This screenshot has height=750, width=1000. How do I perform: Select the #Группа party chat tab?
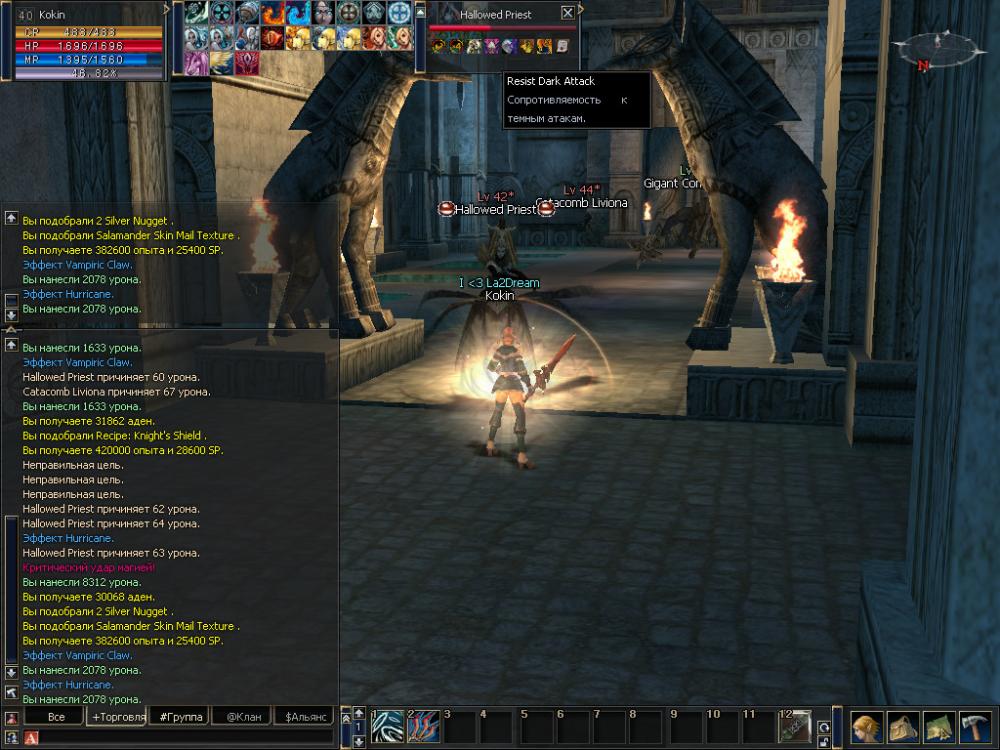click(x=181, y=717)
